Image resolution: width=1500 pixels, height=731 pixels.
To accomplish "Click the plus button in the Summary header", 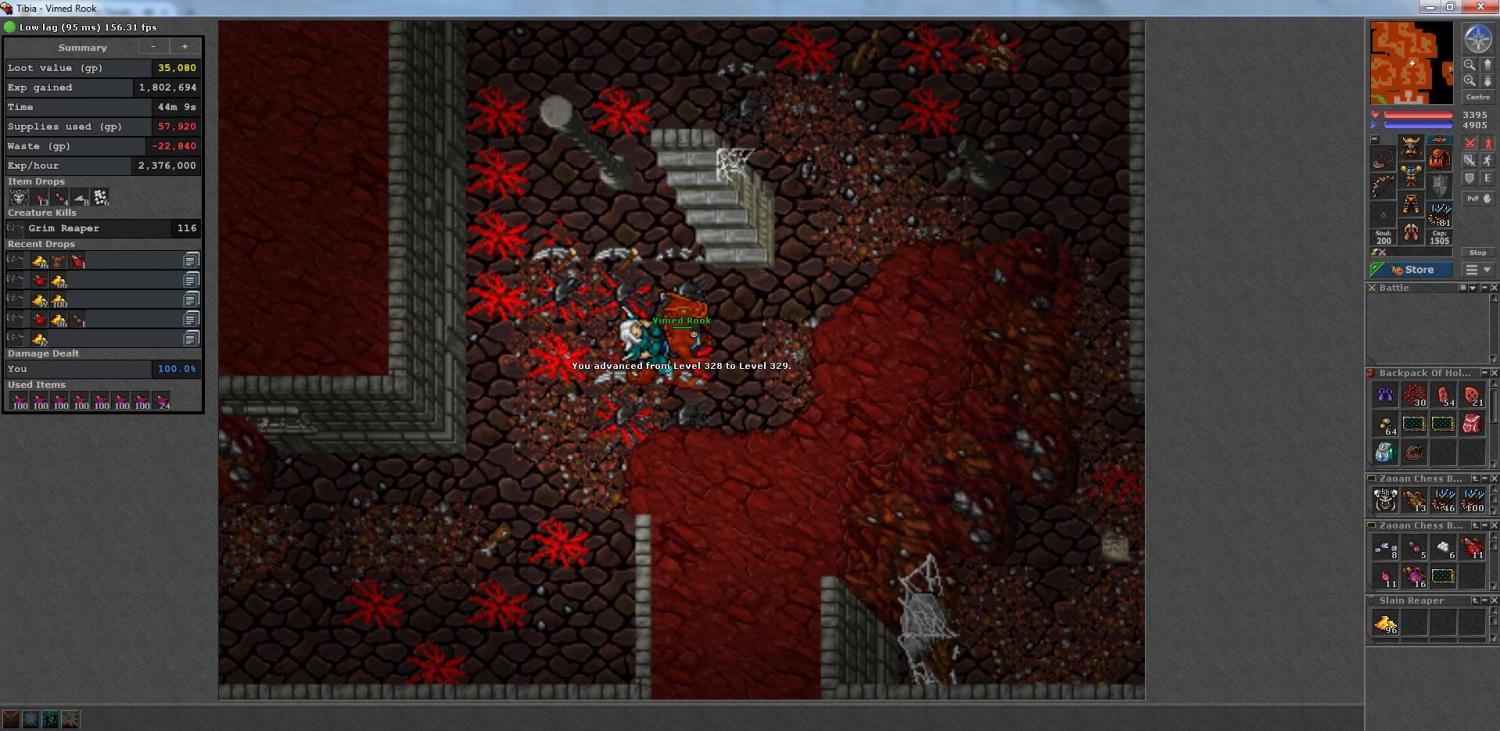I will pyautogui.click(x=184, y=47).
